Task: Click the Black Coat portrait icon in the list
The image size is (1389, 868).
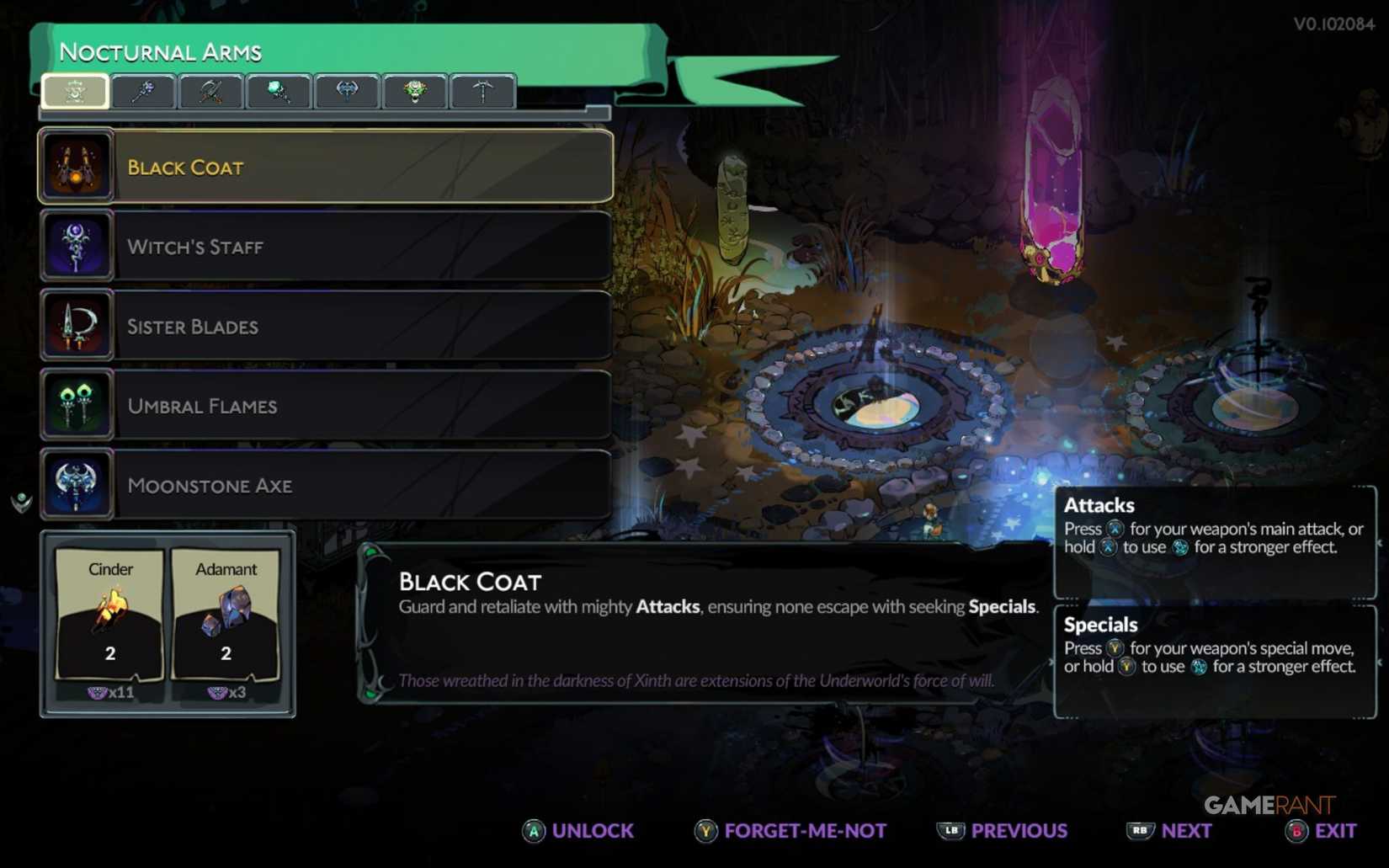Action: coord(77,167)
